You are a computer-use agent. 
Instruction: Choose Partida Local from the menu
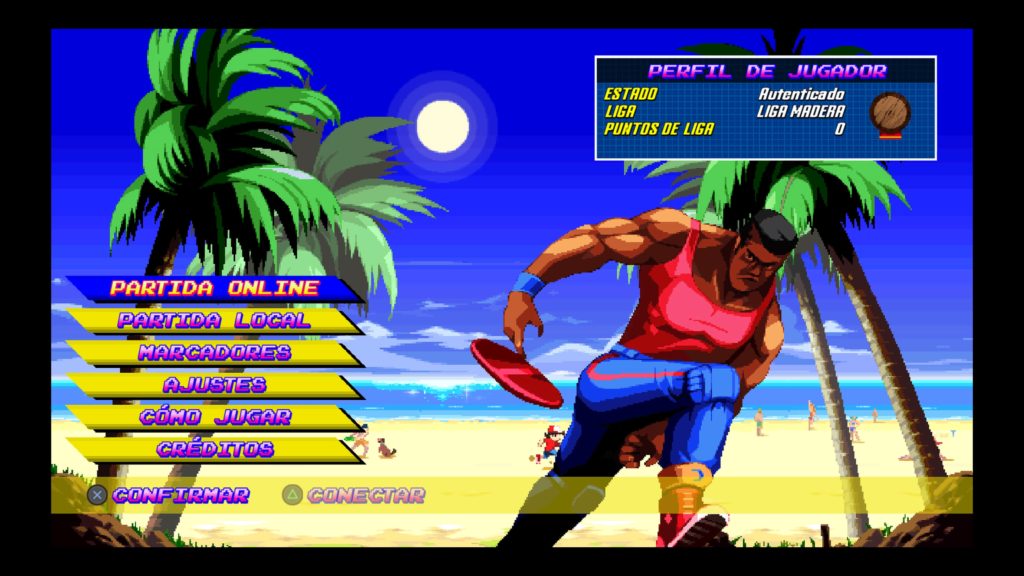(x=214, y=321)
